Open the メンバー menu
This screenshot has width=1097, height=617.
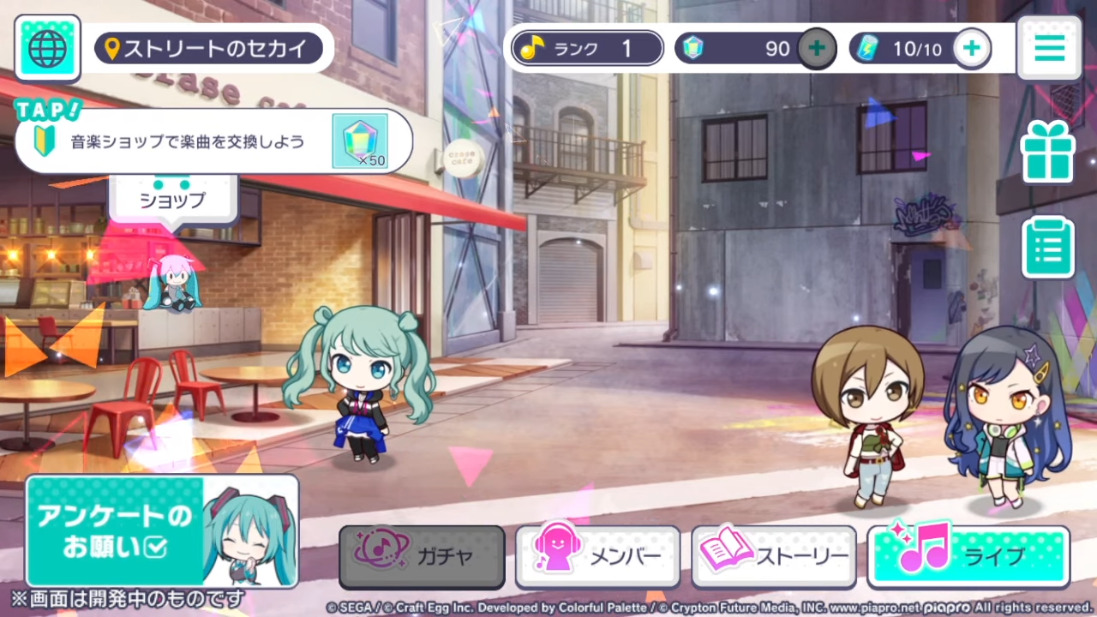click(598, 556)
